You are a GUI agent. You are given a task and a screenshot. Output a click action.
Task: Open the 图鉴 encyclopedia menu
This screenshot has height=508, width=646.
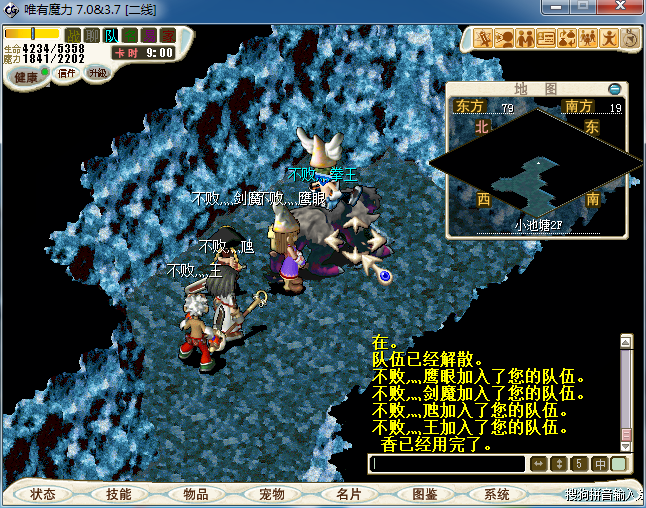[x=425, y=494]
